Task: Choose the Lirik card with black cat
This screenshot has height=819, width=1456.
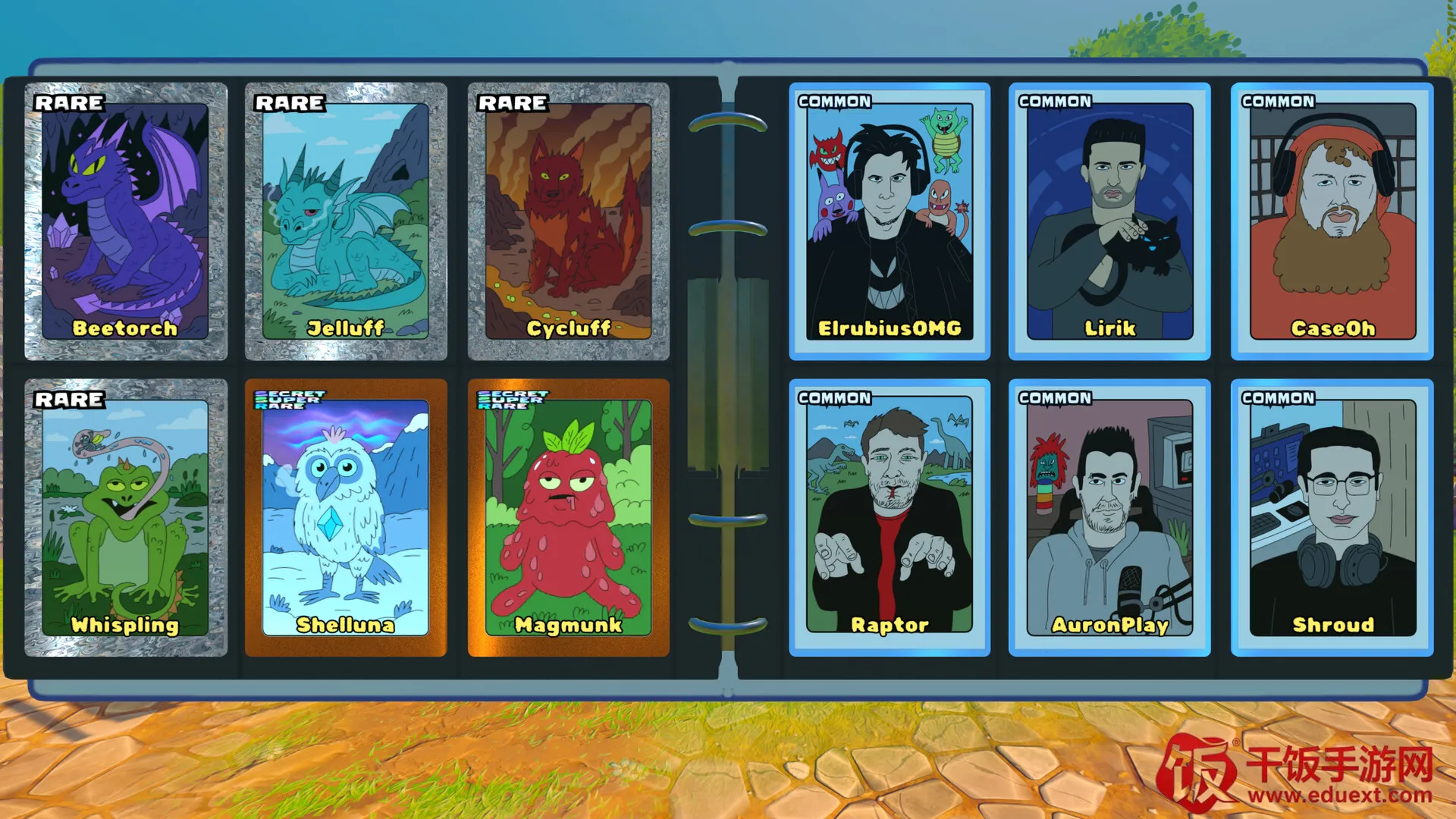Action: click(x=1109, y=221)
